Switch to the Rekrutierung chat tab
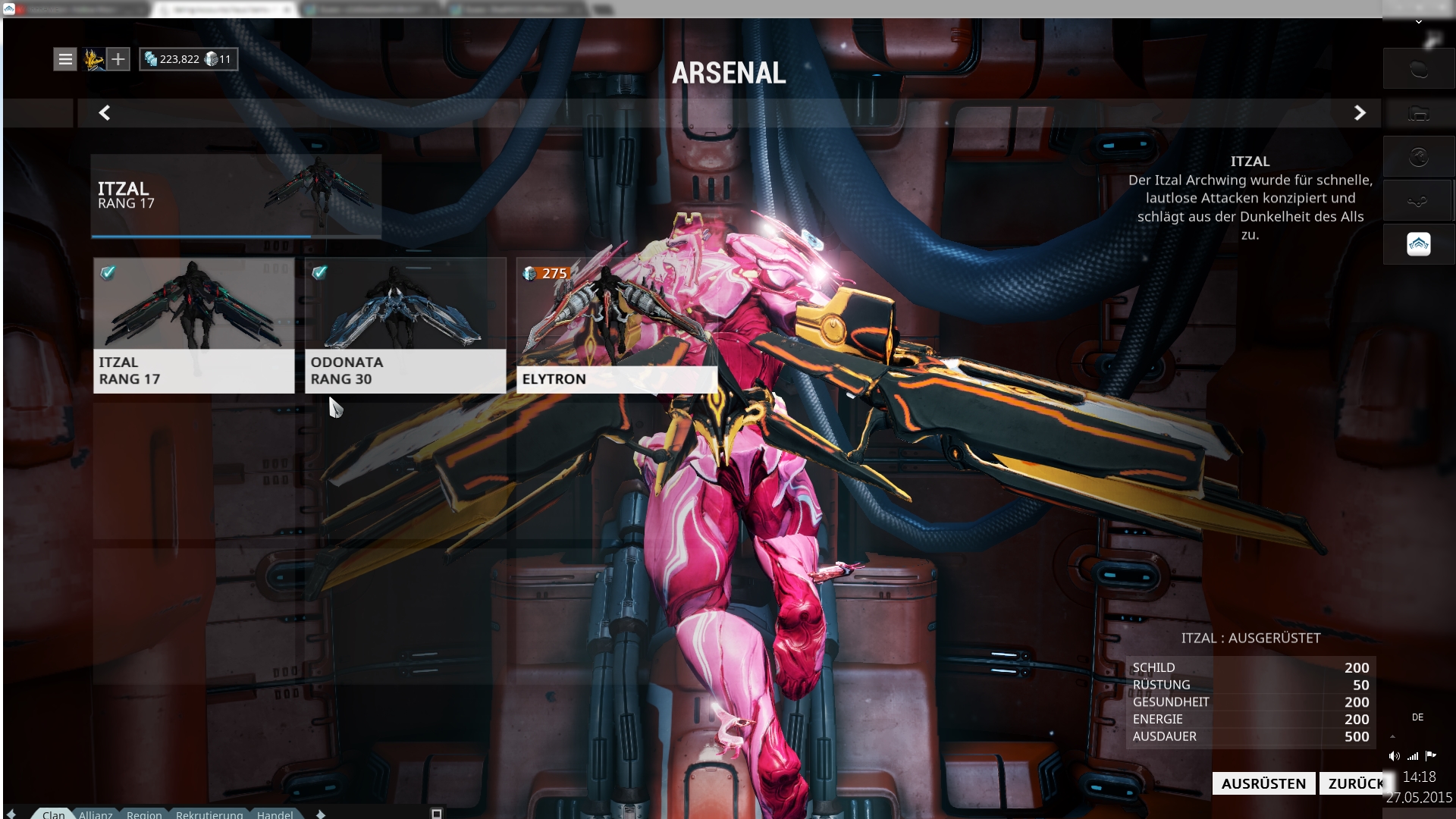 pyautogui.click(x=209, y=814)
